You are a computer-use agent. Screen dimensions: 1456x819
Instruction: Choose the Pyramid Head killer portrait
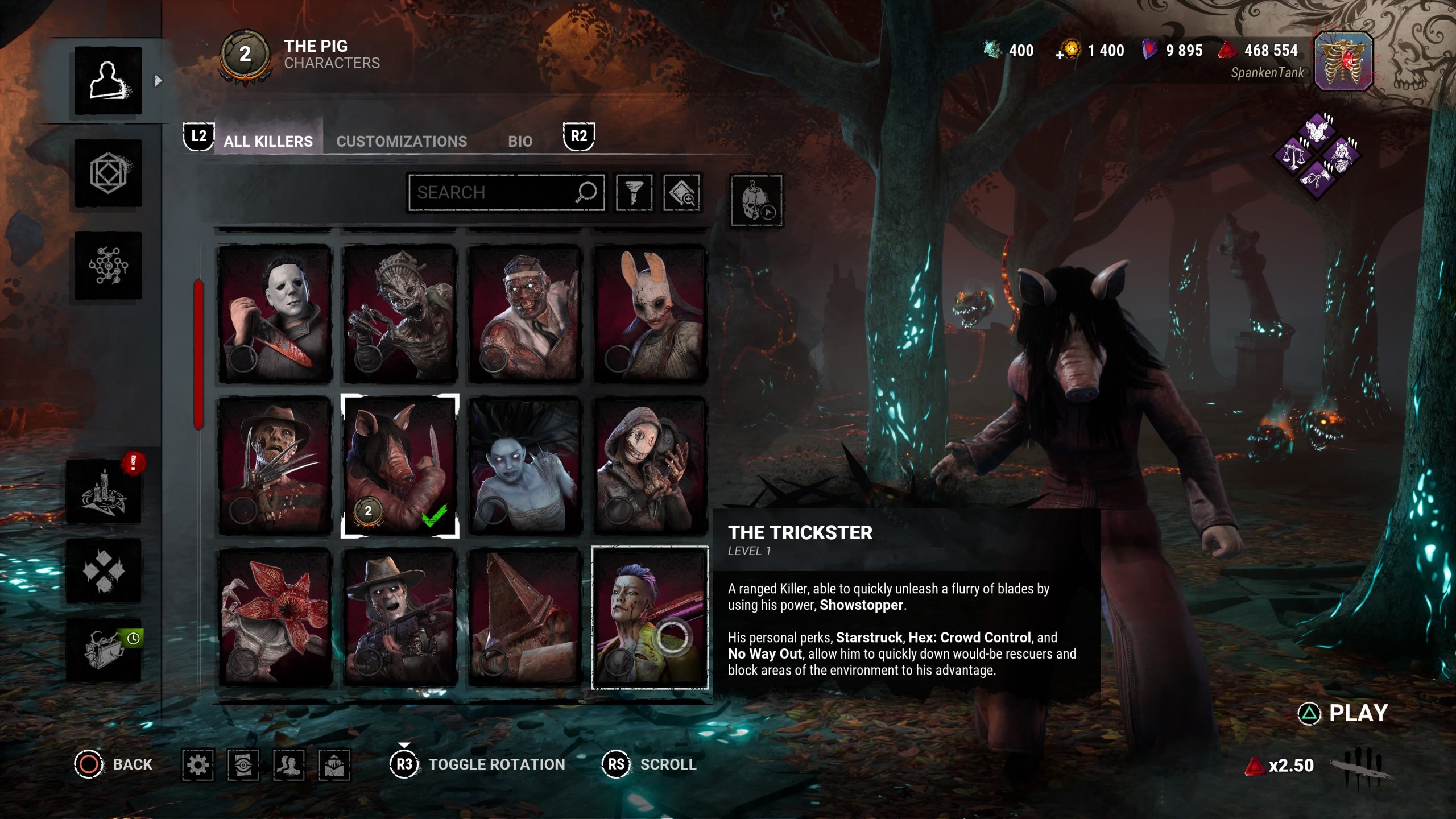525,618
